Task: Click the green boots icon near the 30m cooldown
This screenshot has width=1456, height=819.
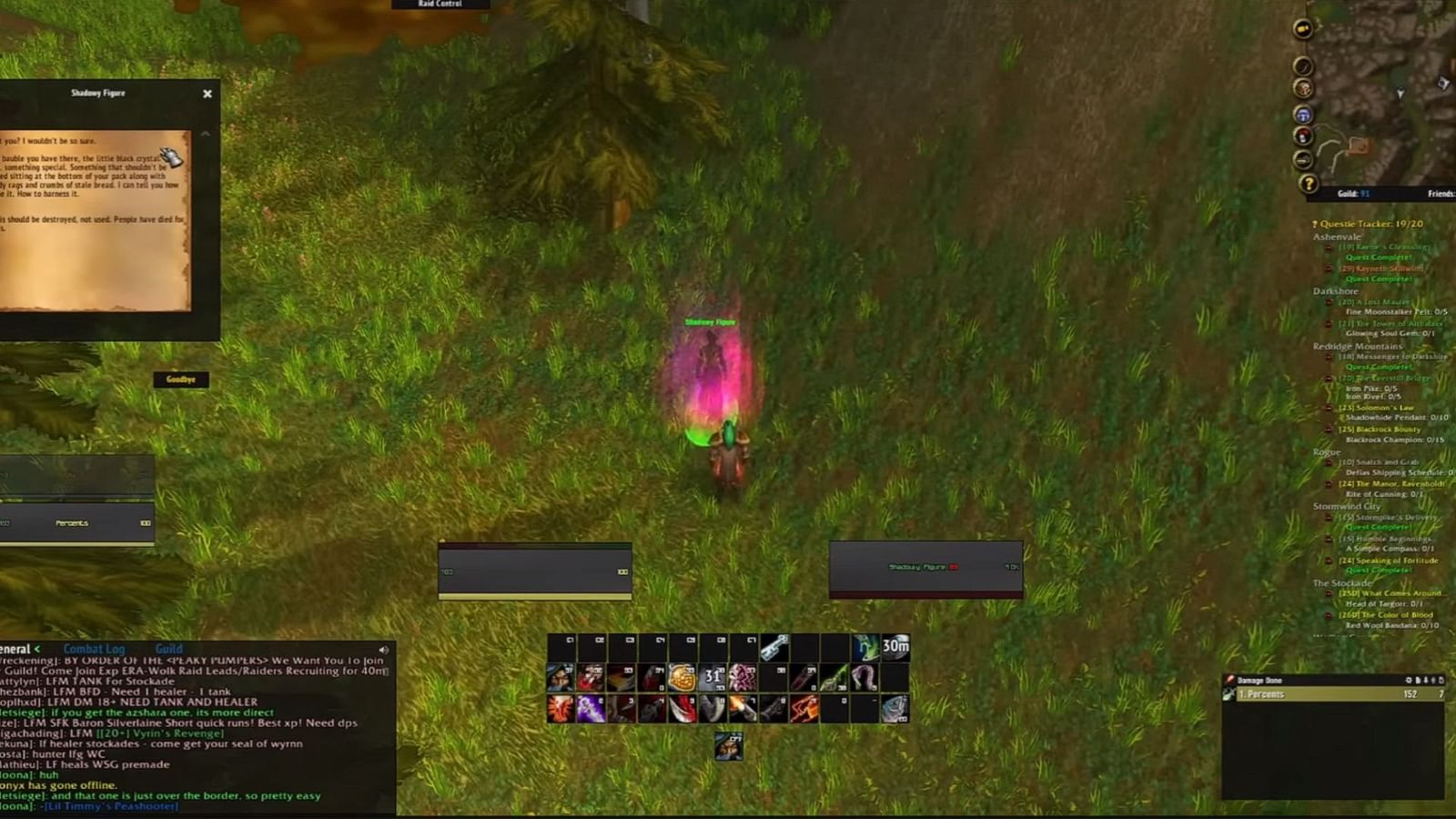Action: tap(864, 648)
